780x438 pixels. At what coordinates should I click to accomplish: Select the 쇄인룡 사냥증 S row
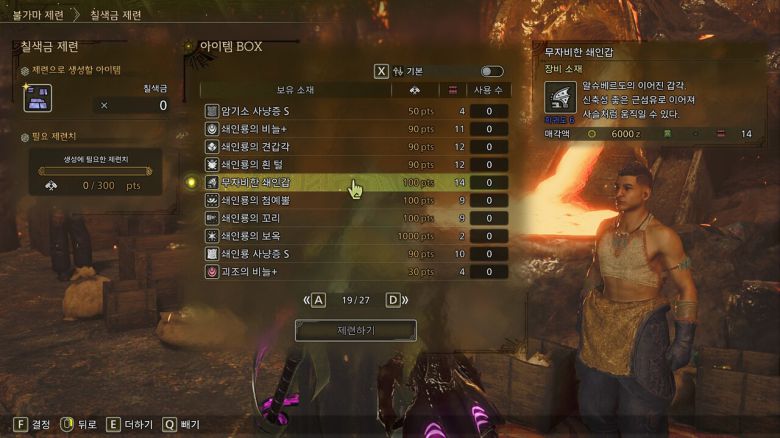pyautogui.click(x=300, y=254)
